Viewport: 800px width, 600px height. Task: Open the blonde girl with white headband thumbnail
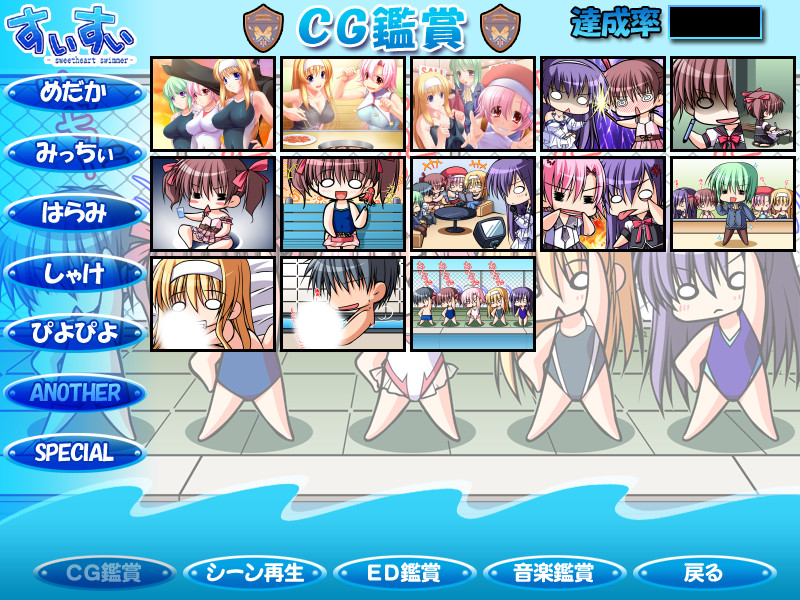click(x=213, y=304)
